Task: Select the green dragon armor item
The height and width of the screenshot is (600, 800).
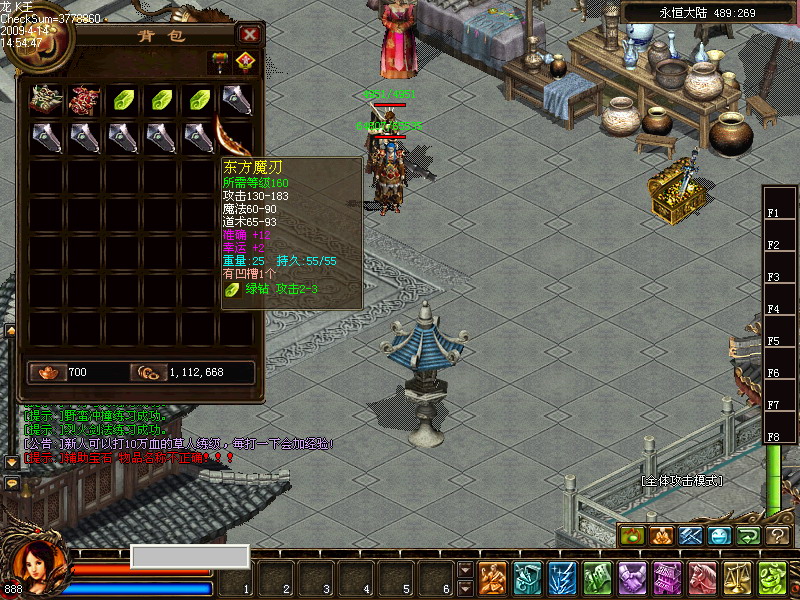Action: (x=46, y=98)
